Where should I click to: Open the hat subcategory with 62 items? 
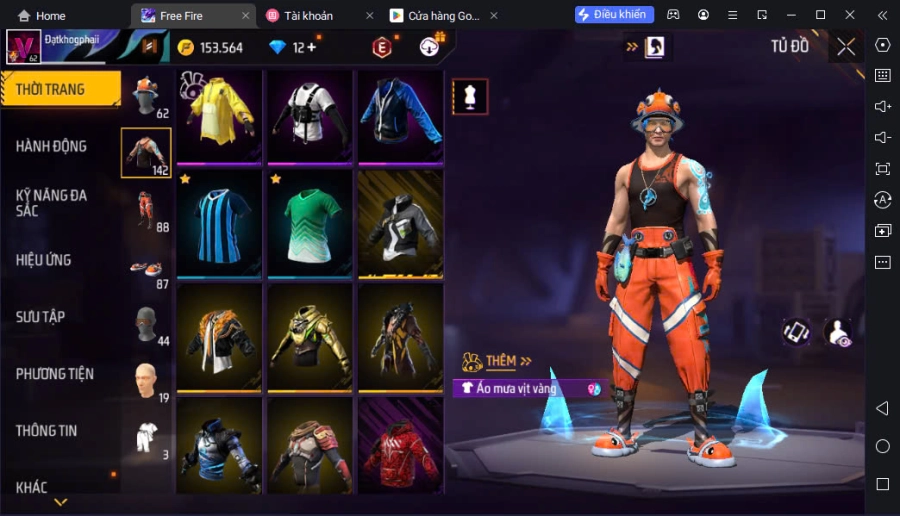click(147, 96)
